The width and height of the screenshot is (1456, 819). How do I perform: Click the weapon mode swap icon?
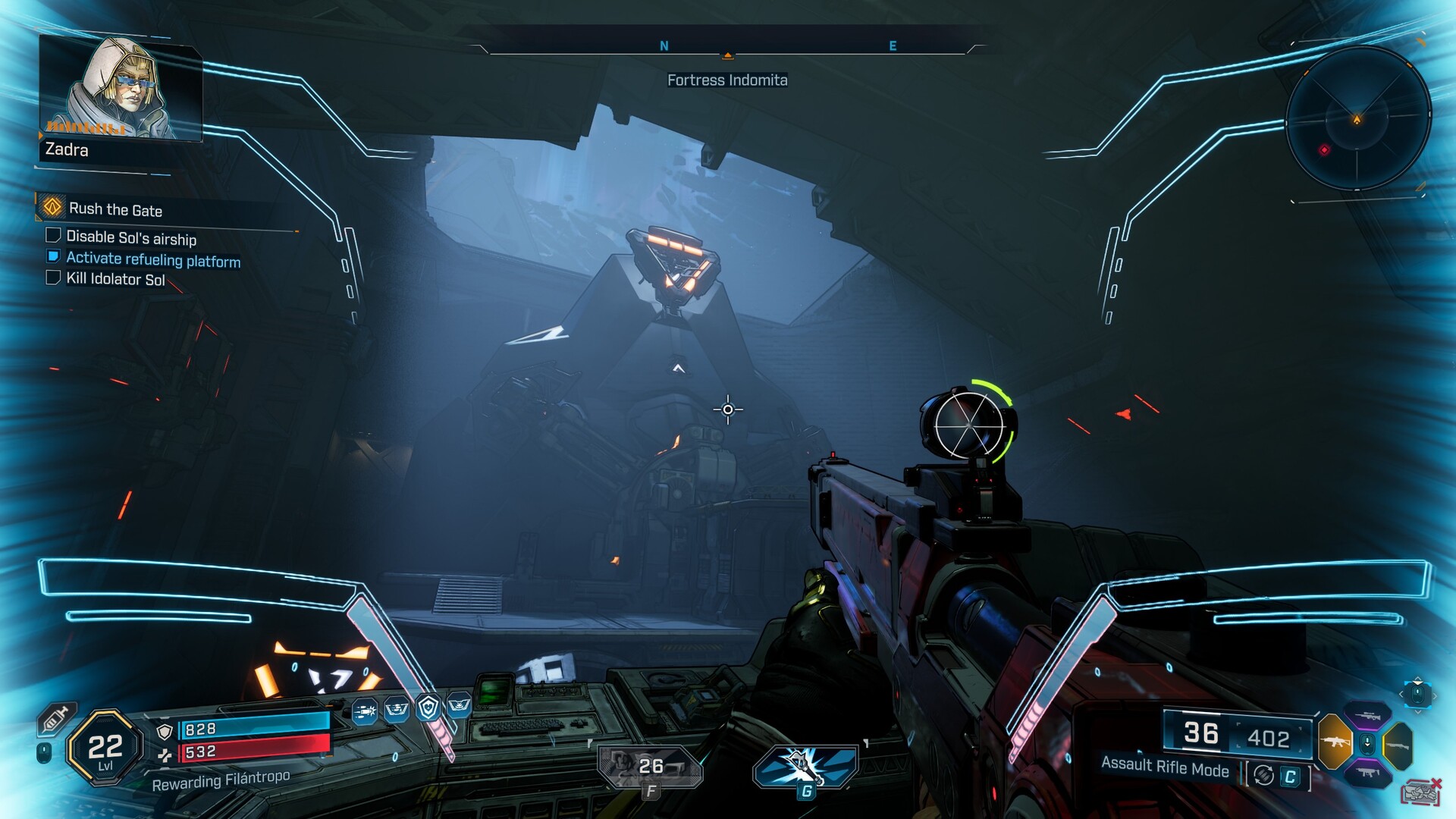(x=1263, y=775)
